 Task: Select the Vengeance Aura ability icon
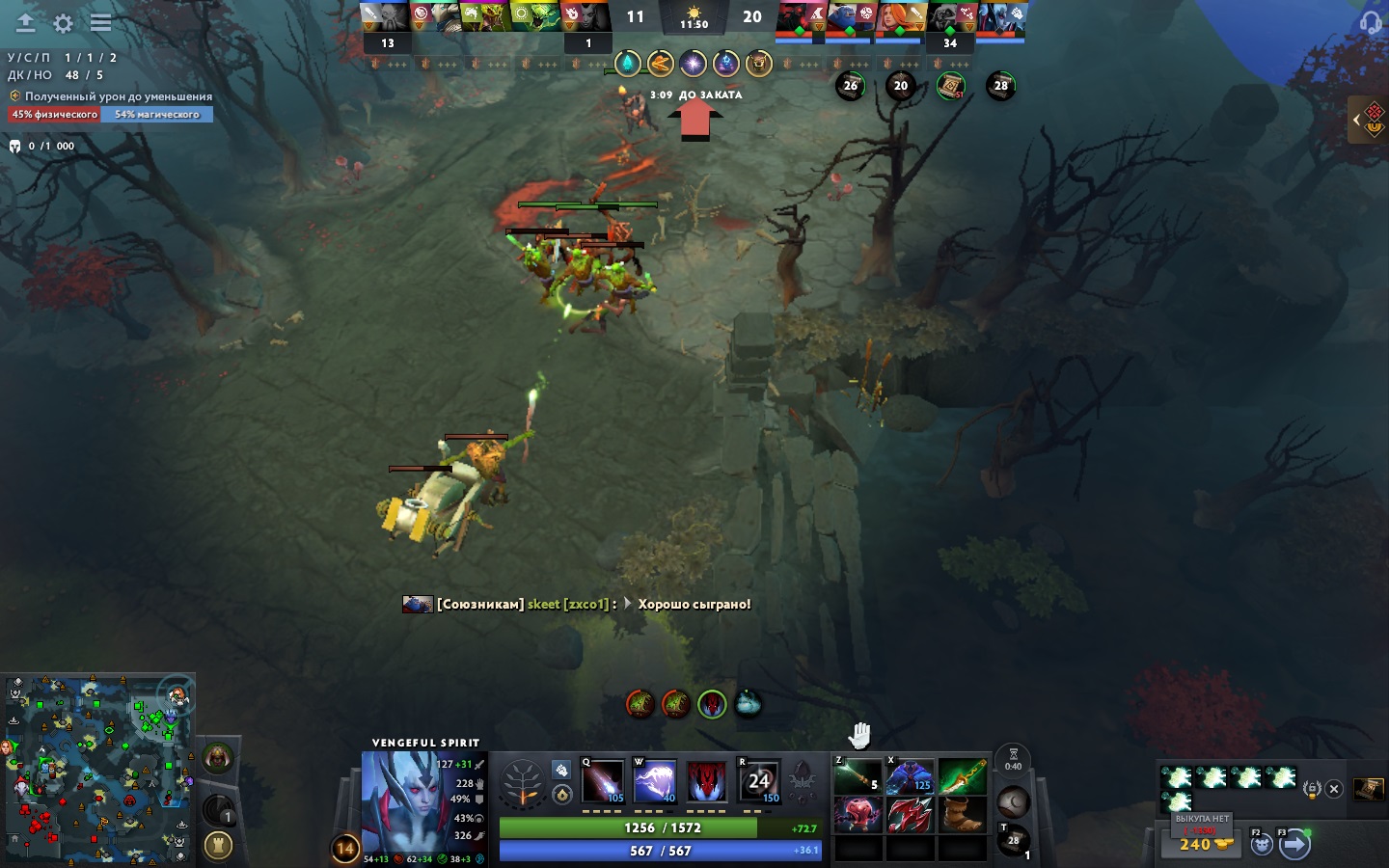coord(707,782)
